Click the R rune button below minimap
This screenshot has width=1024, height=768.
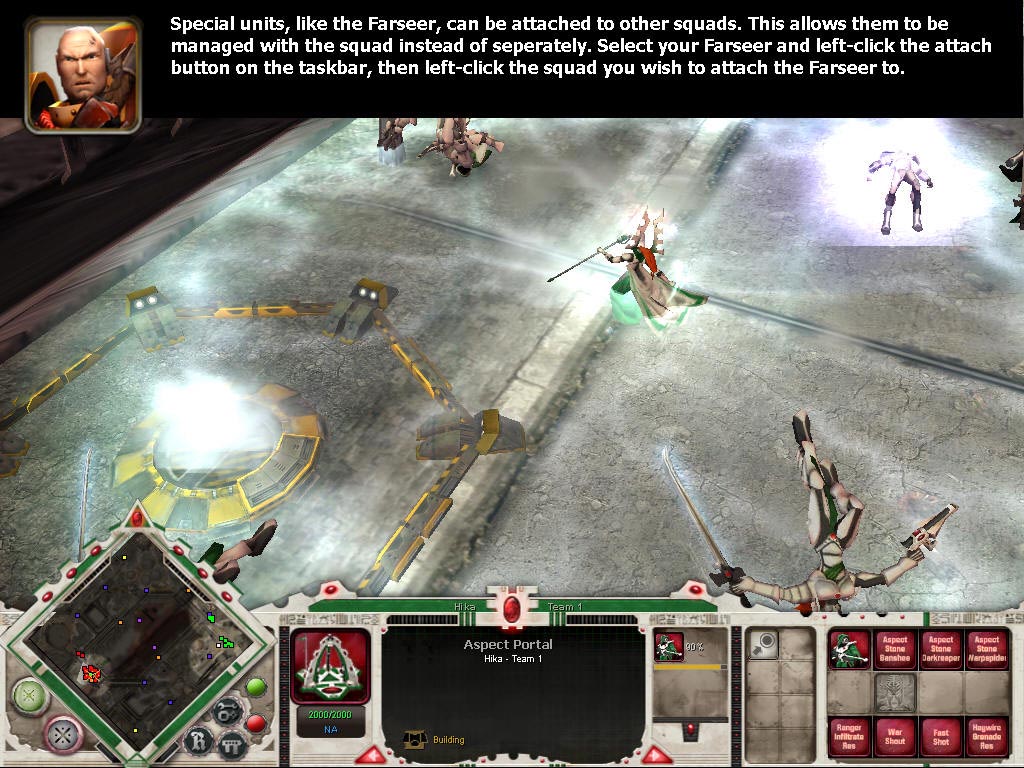(198, 741)
